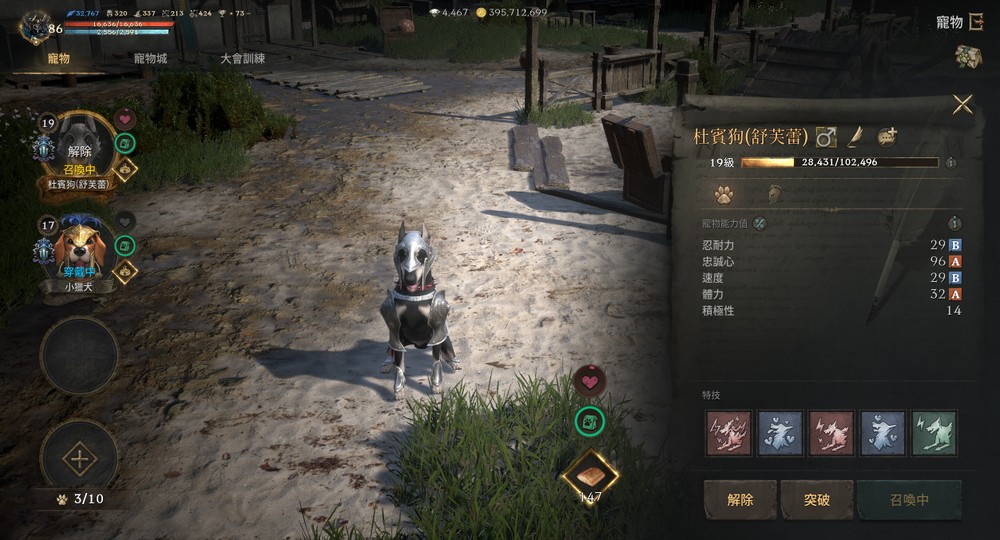Switch to the 寵物城 tab
Screen dimensions: 1000x540
pos(151,58)
